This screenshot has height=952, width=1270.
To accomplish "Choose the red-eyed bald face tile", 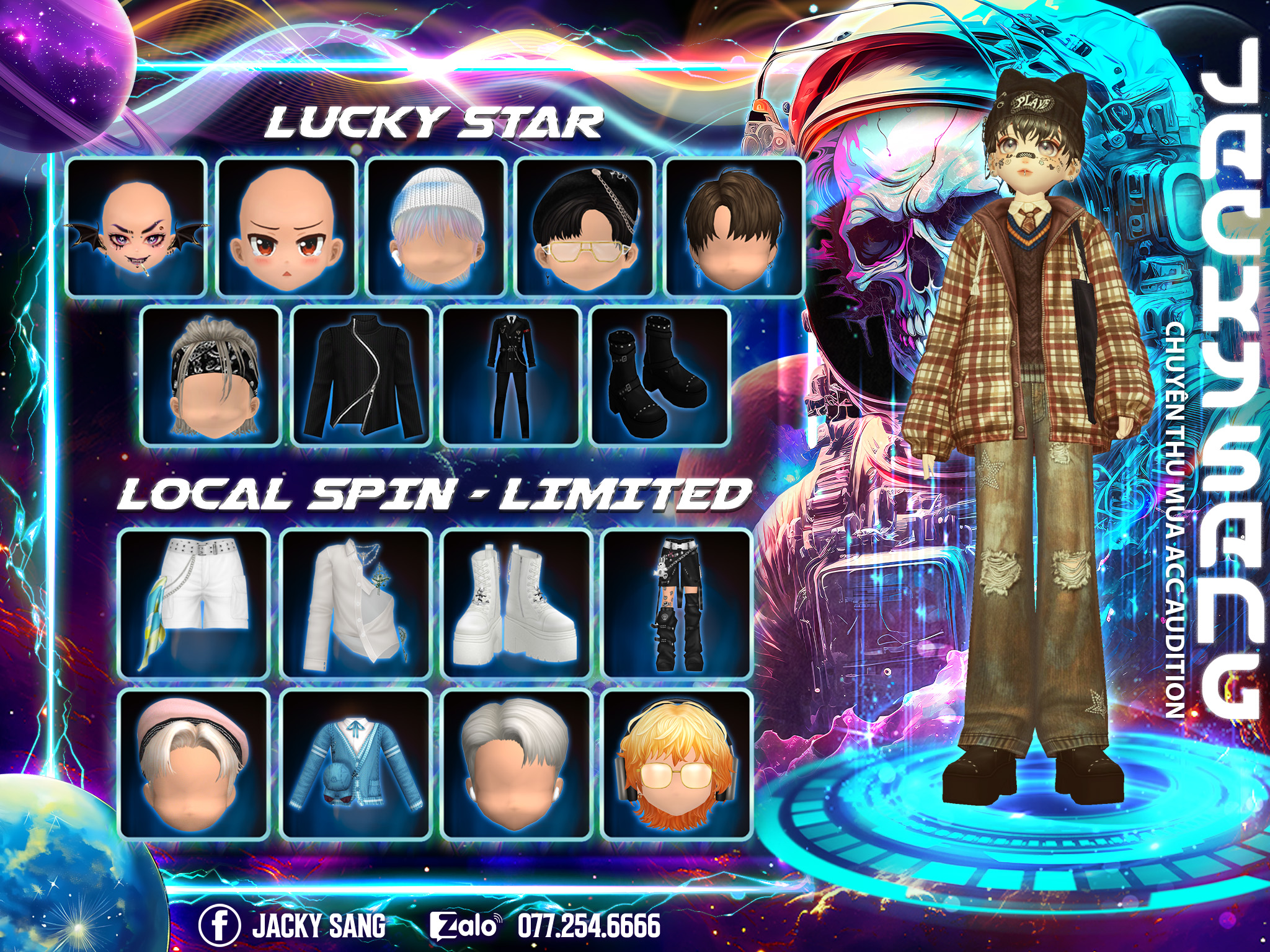I will tap(286, 228).
